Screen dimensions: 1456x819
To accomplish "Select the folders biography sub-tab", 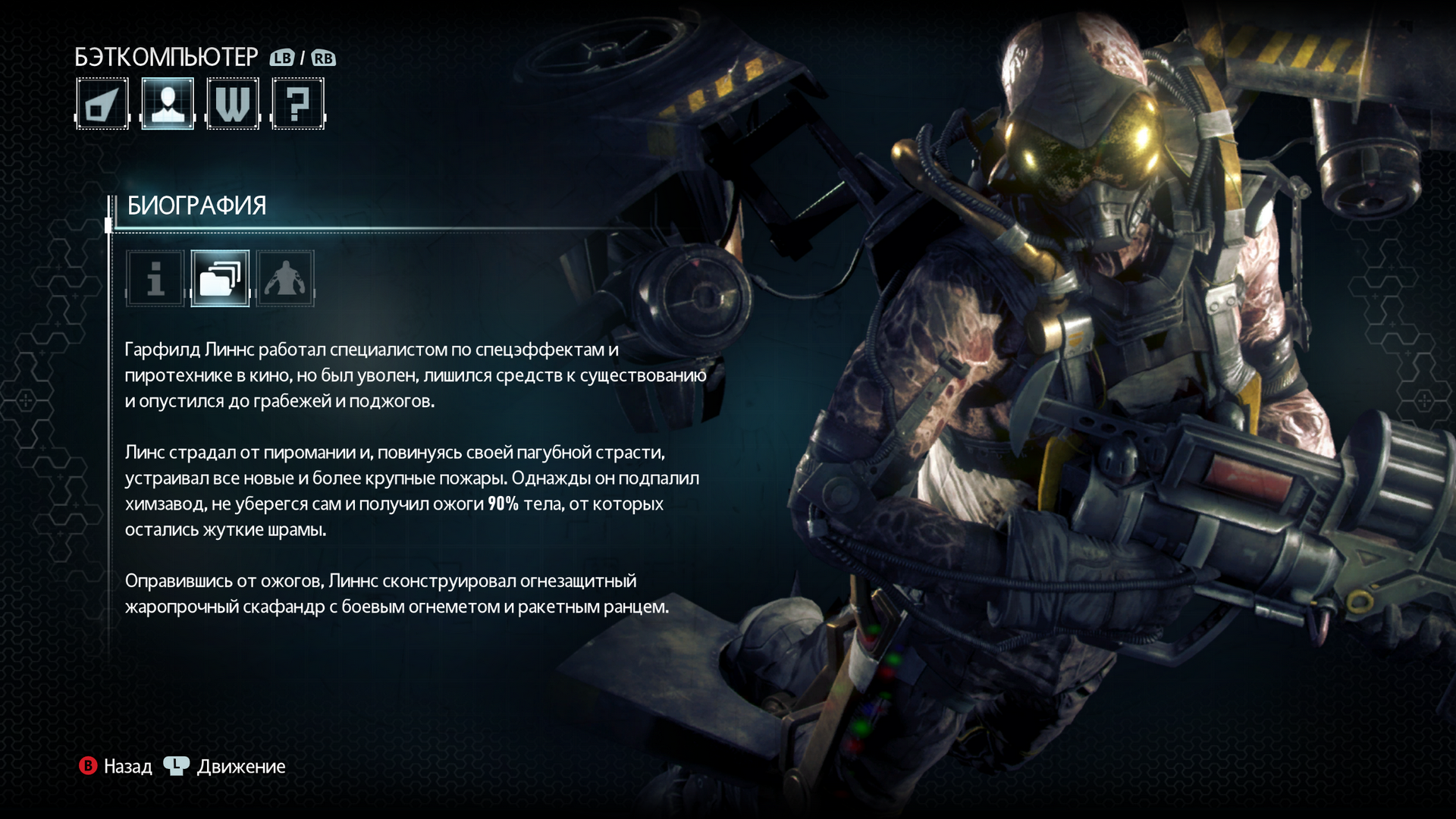I will [x=220, y=278].
